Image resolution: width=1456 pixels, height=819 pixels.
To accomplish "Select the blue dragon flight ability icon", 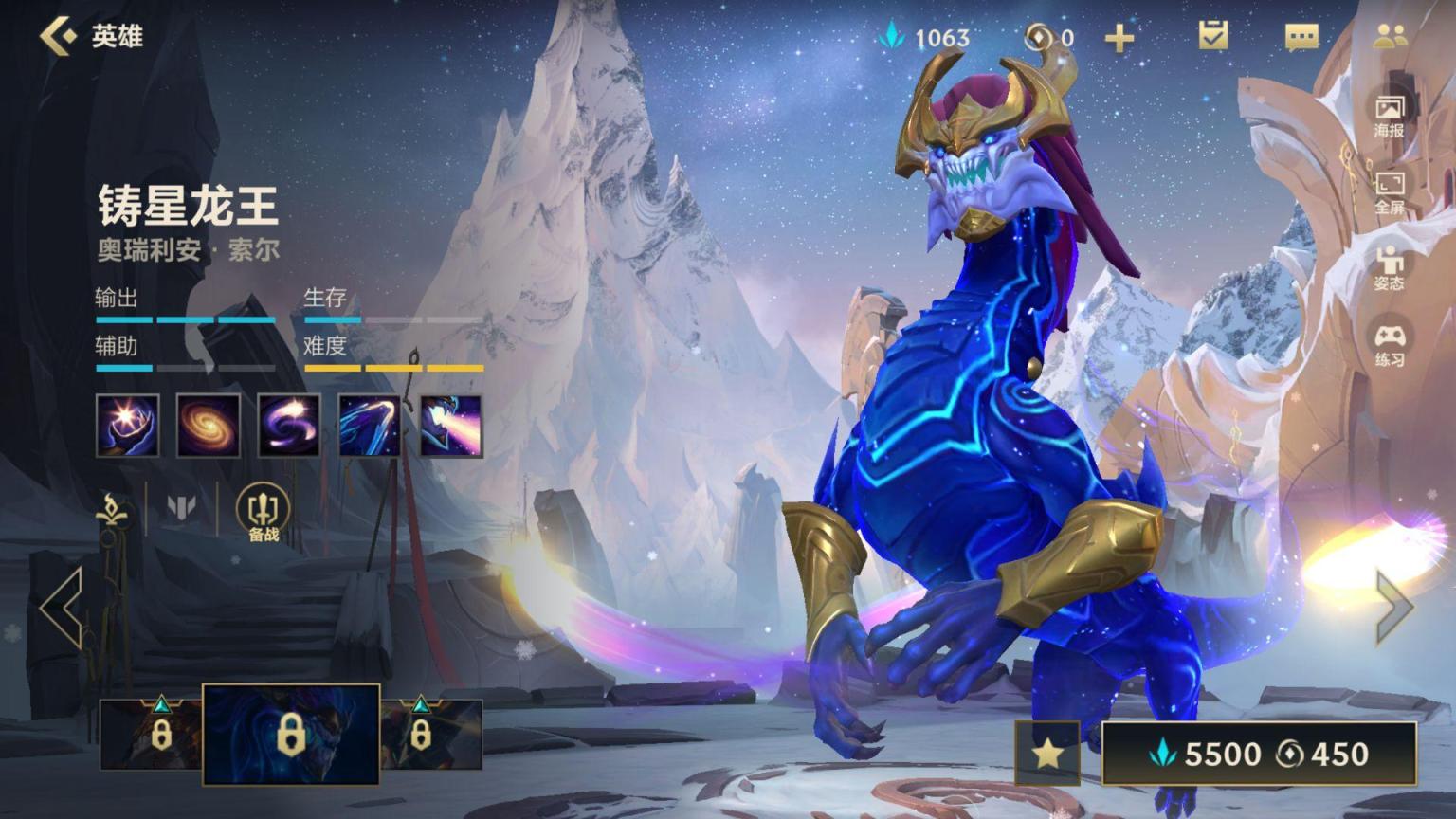I will pyautogui.click(x=370, y=426).
